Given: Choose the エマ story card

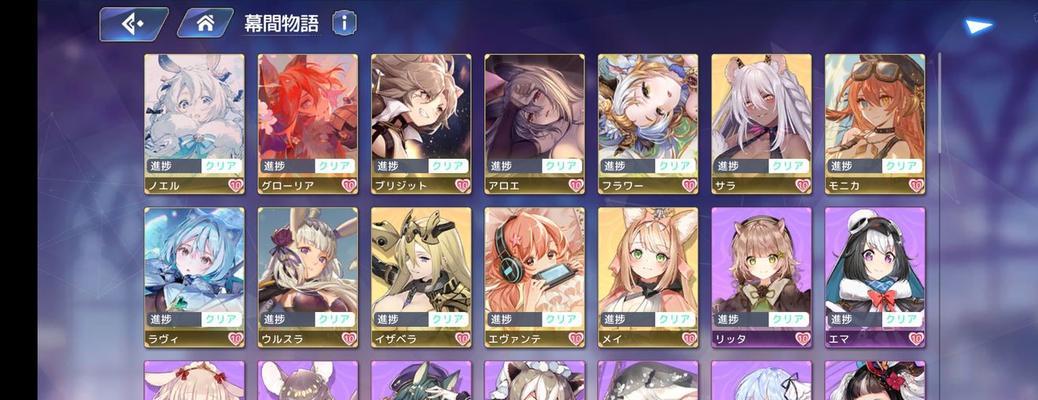Looking at the screenshot, I should coord(875,275).
